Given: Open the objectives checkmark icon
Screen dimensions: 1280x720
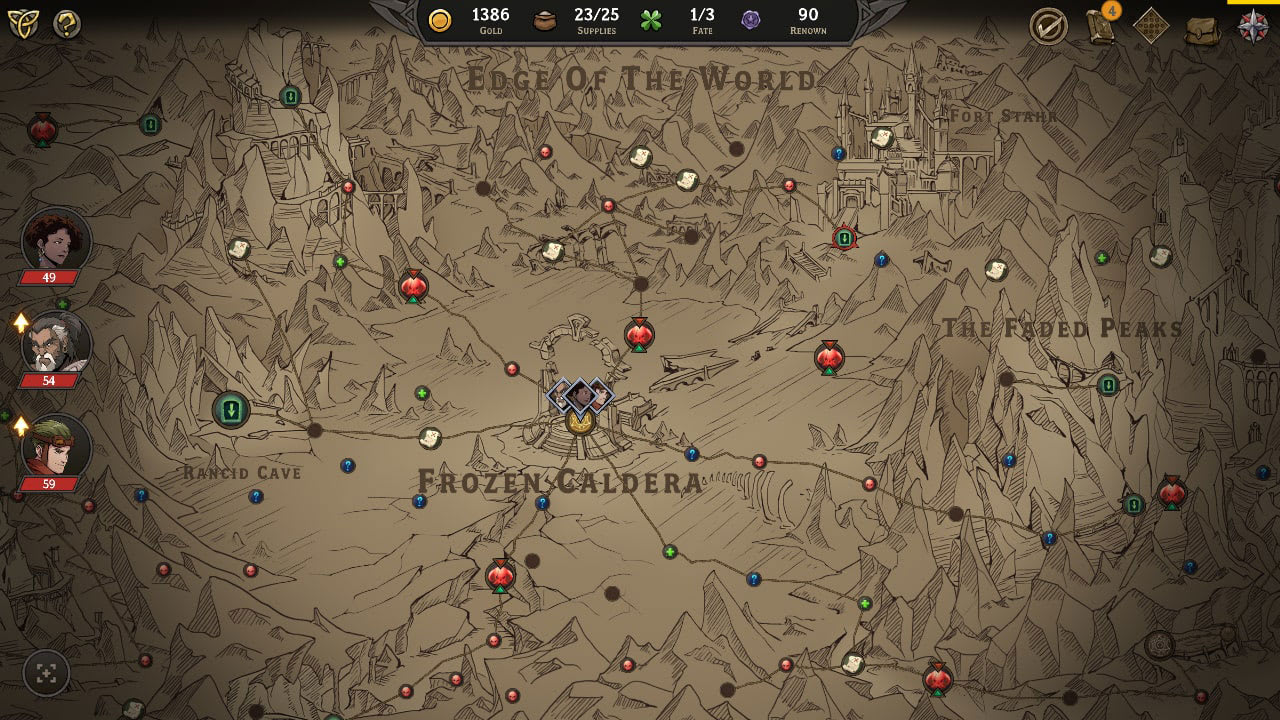Looking at the screenshot, I should (x=1049, y=26).
